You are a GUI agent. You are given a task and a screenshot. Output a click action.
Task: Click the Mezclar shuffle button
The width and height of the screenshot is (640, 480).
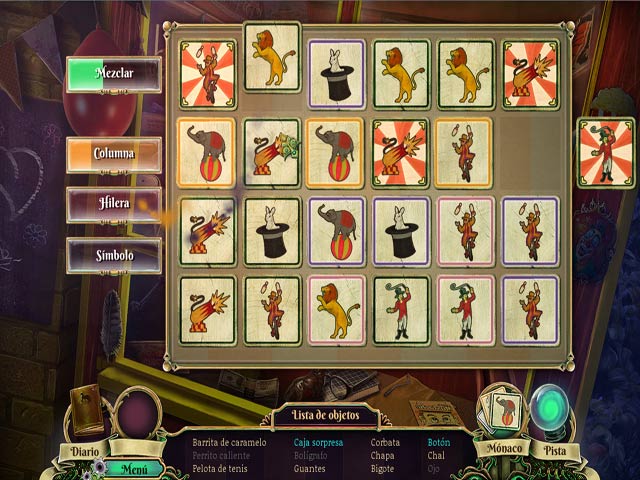click(113, 74)
